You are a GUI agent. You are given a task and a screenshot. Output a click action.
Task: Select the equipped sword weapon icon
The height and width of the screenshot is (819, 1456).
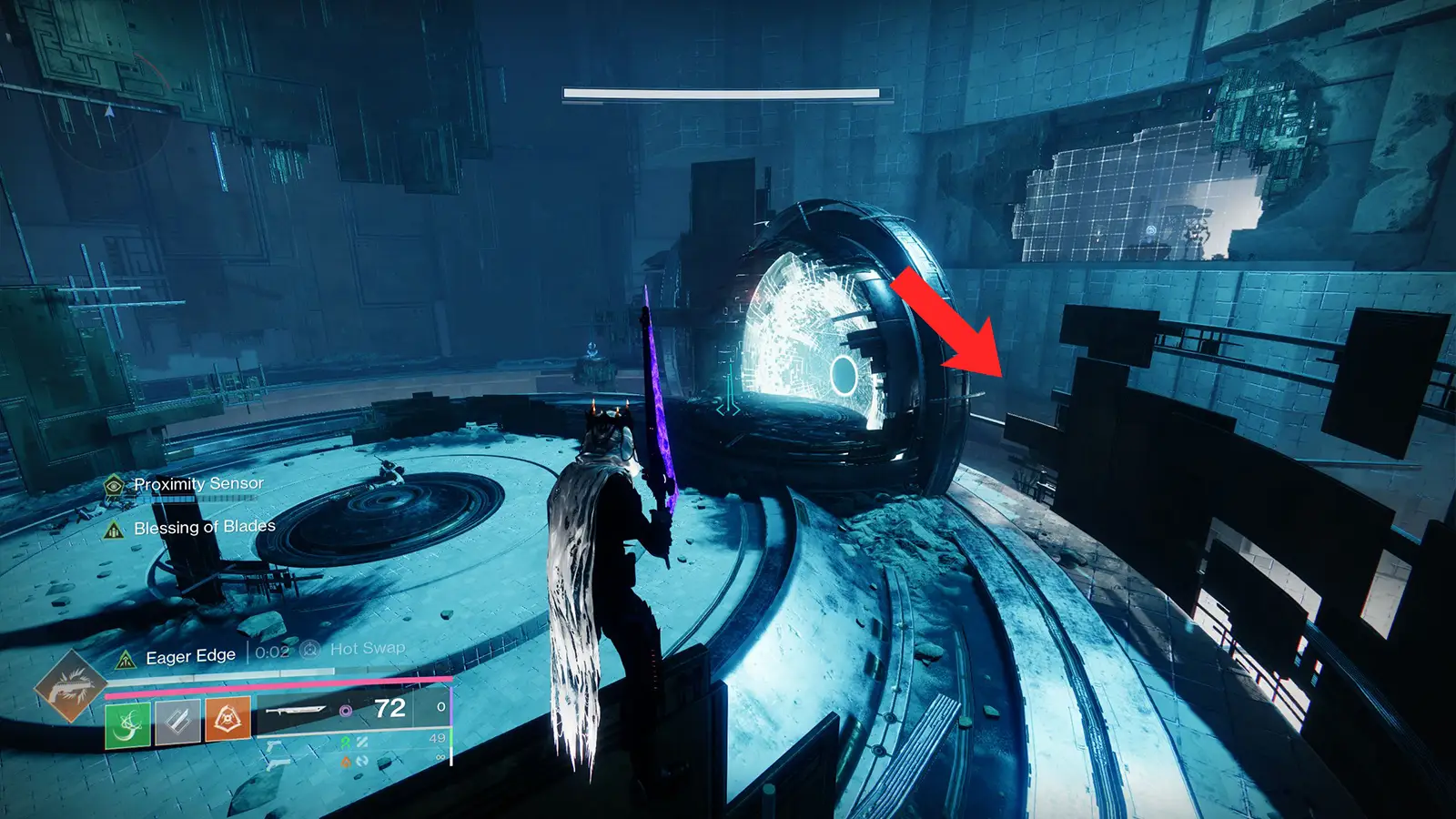(297, 710)
